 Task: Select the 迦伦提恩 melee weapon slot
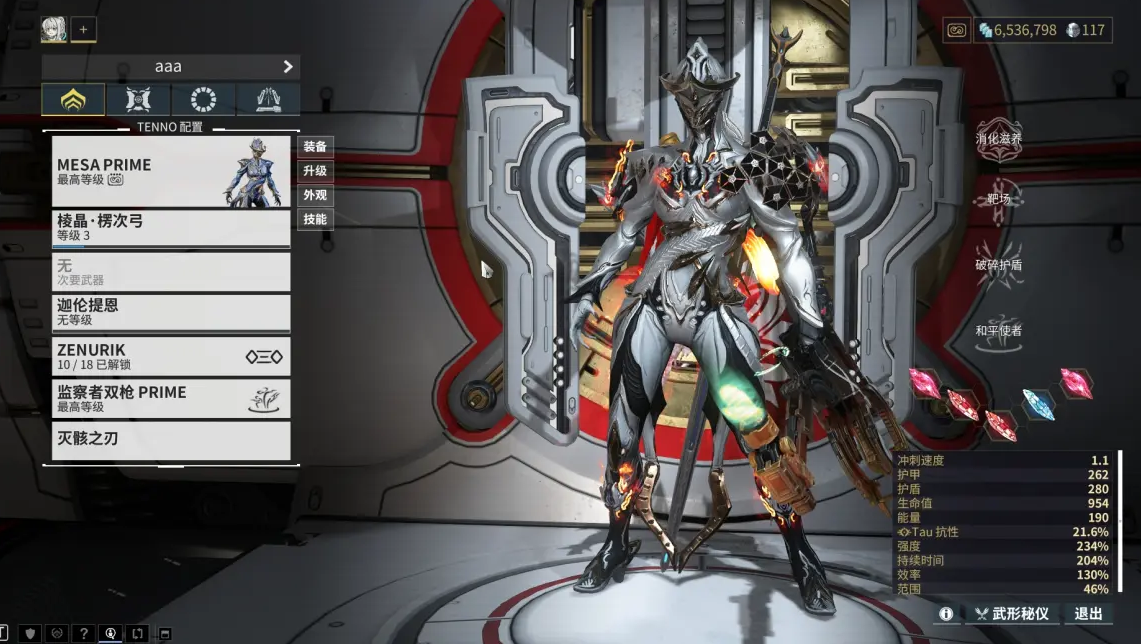(x=171, y=312)
